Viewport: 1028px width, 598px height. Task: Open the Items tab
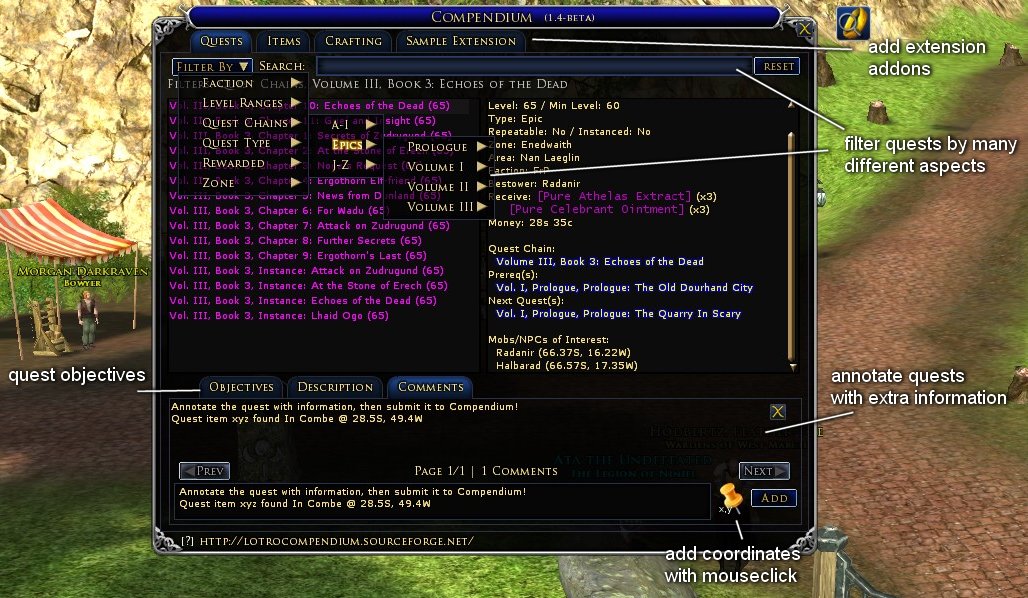[284, 41]
